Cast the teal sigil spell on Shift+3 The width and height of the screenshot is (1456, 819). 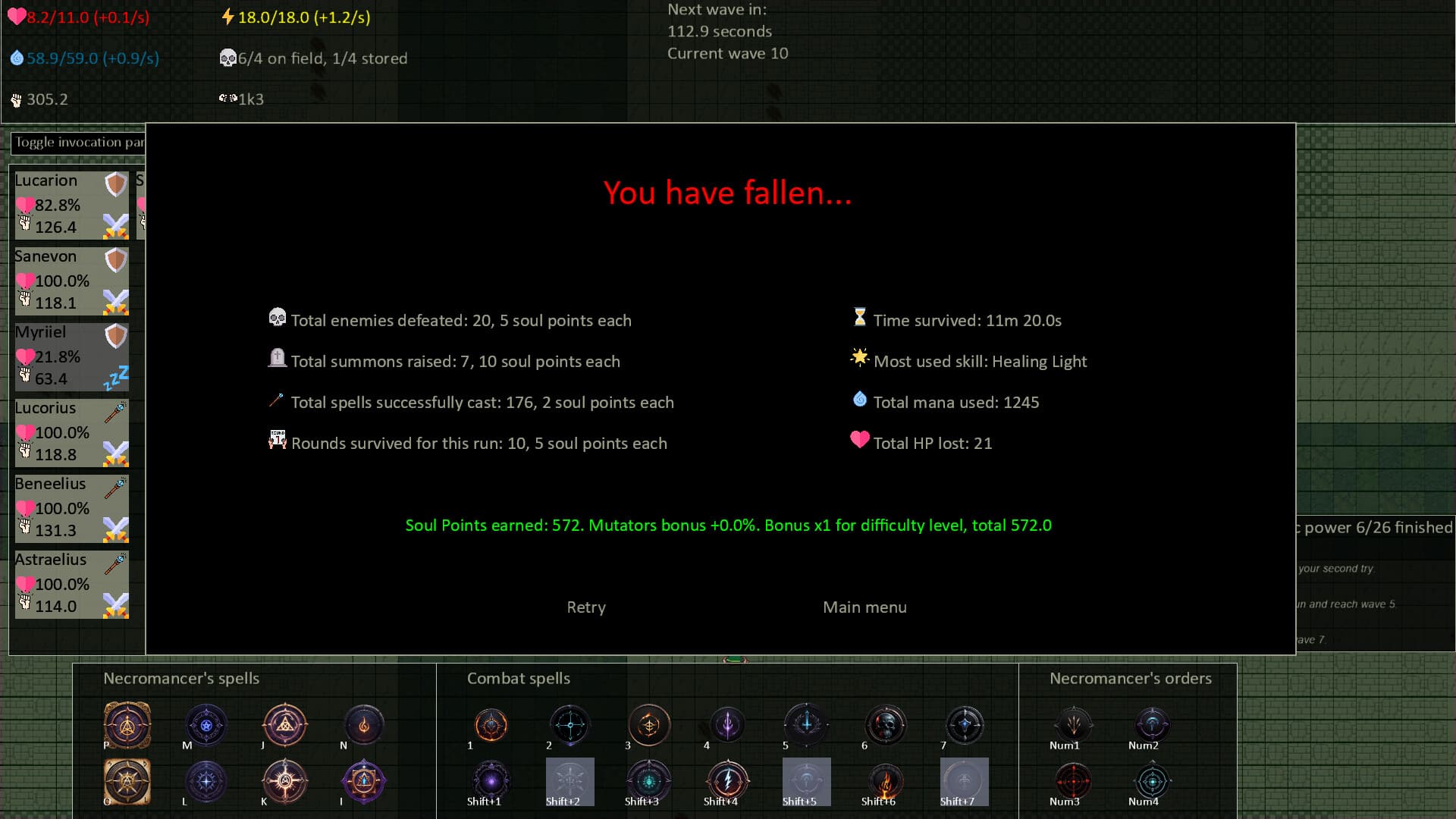click(648, 781)
